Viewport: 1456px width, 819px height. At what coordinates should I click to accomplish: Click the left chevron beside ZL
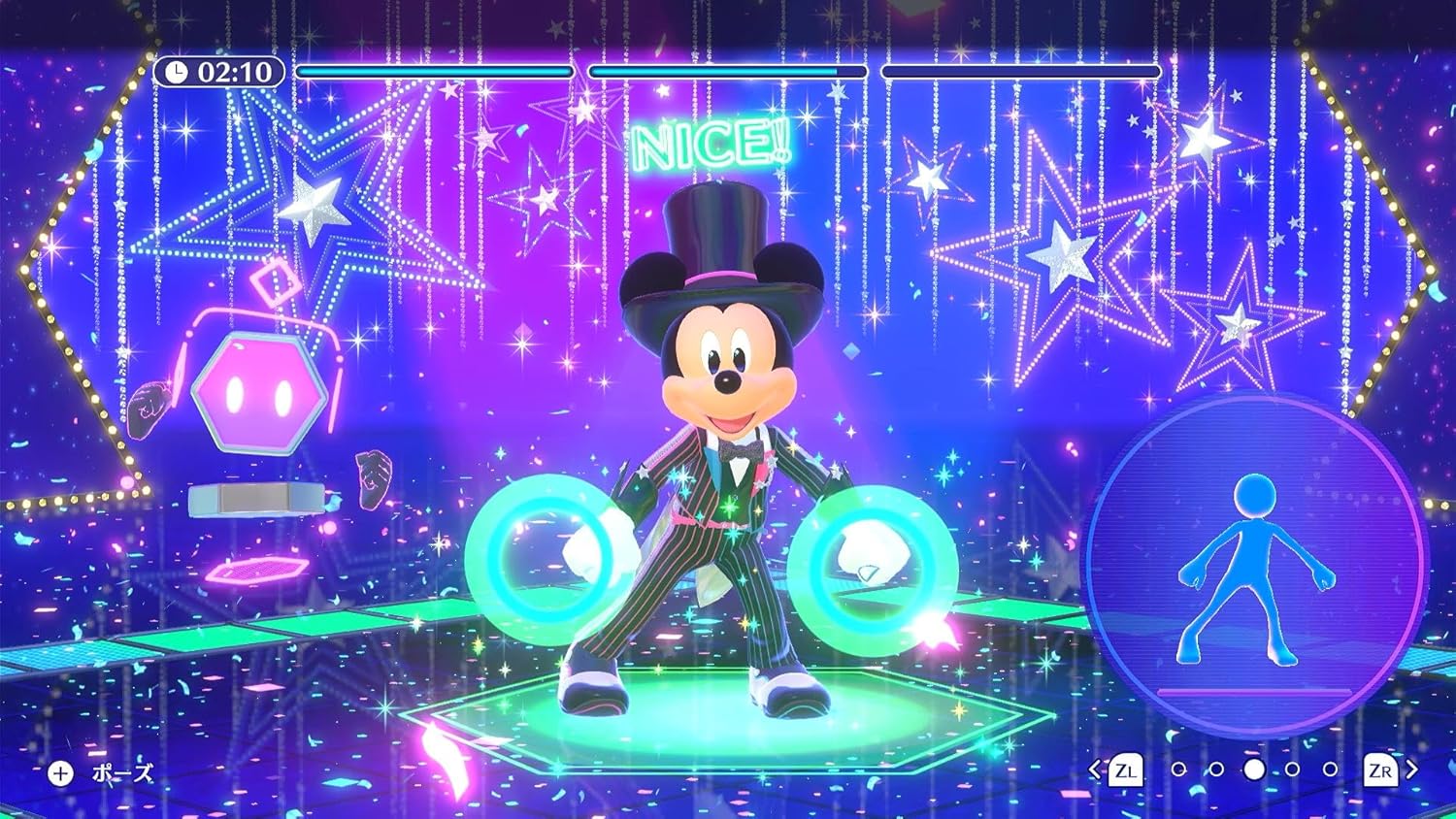click(1094, 770)
